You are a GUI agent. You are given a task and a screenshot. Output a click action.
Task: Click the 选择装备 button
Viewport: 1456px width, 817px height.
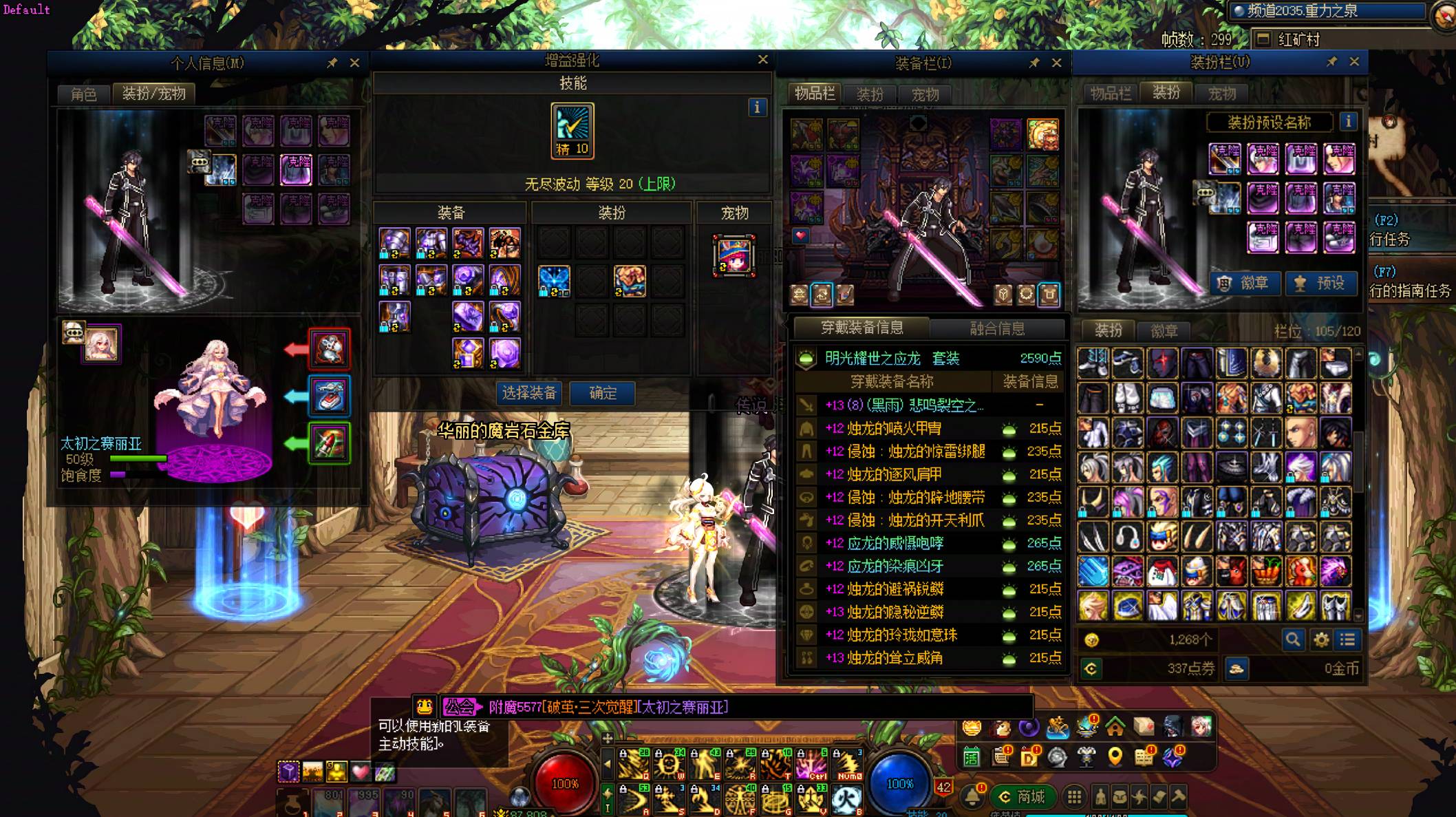pos(528,393)
